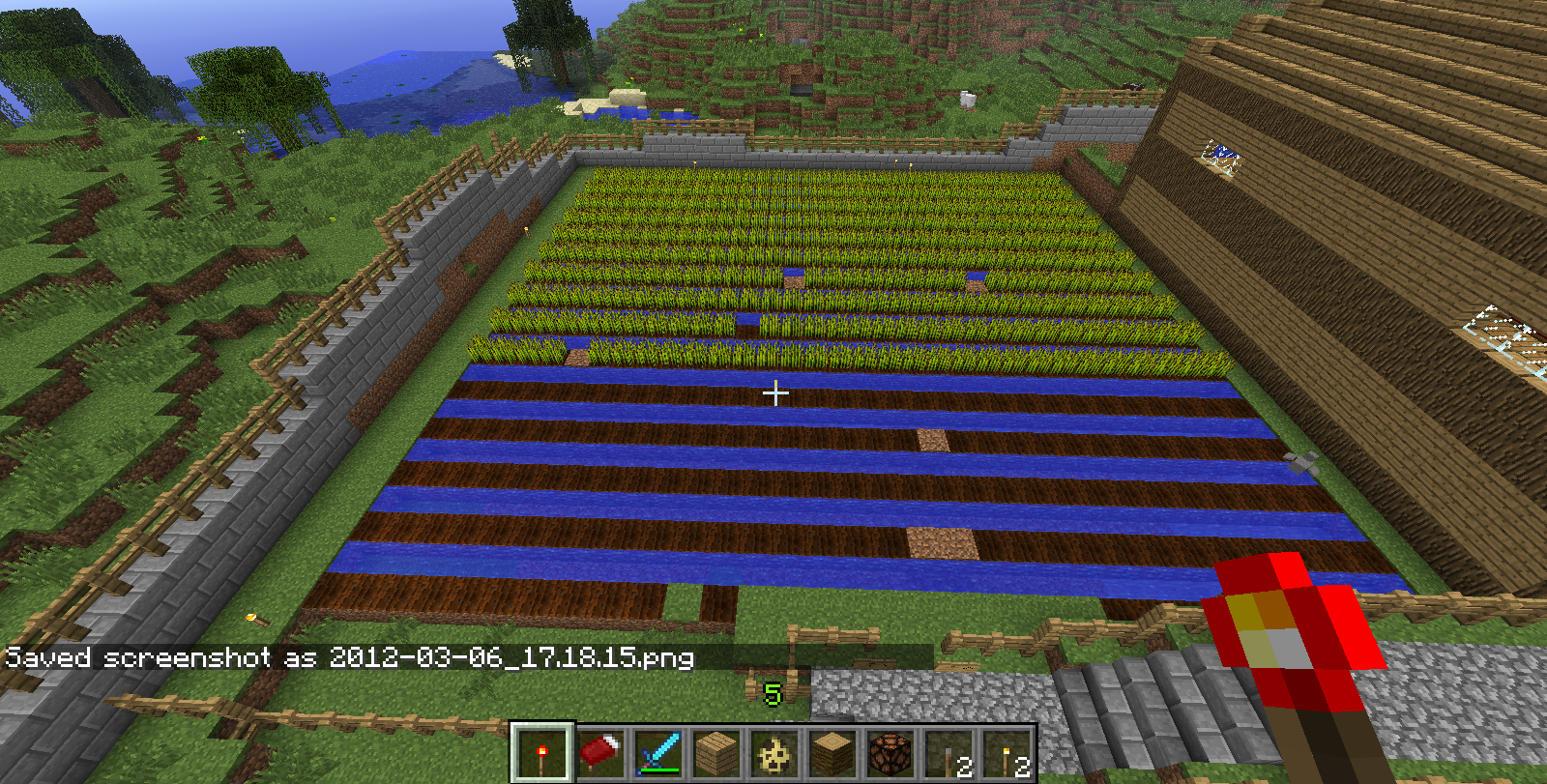Pick the wood log block slot
This screenshot has width=1547, height=784.
pos(832,753)
